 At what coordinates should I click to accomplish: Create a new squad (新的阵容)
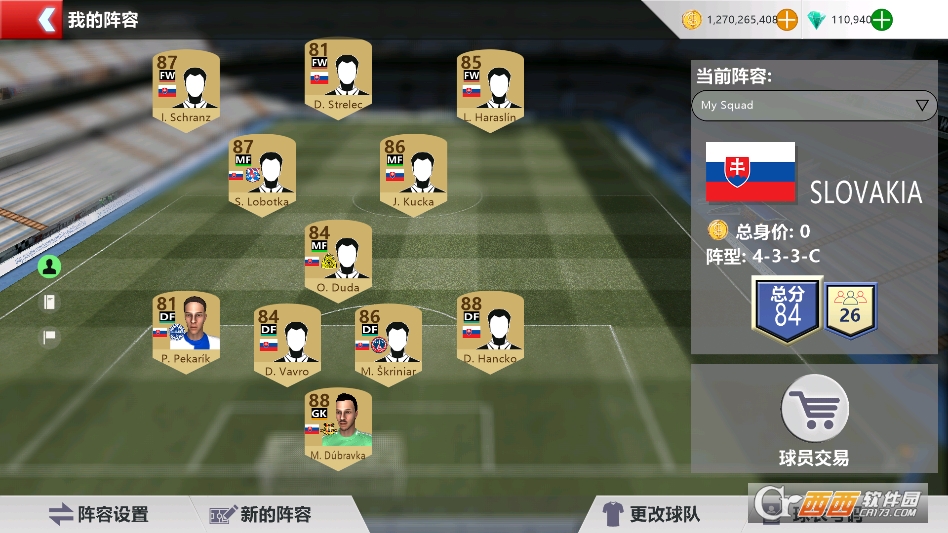(x=260, y=514)
